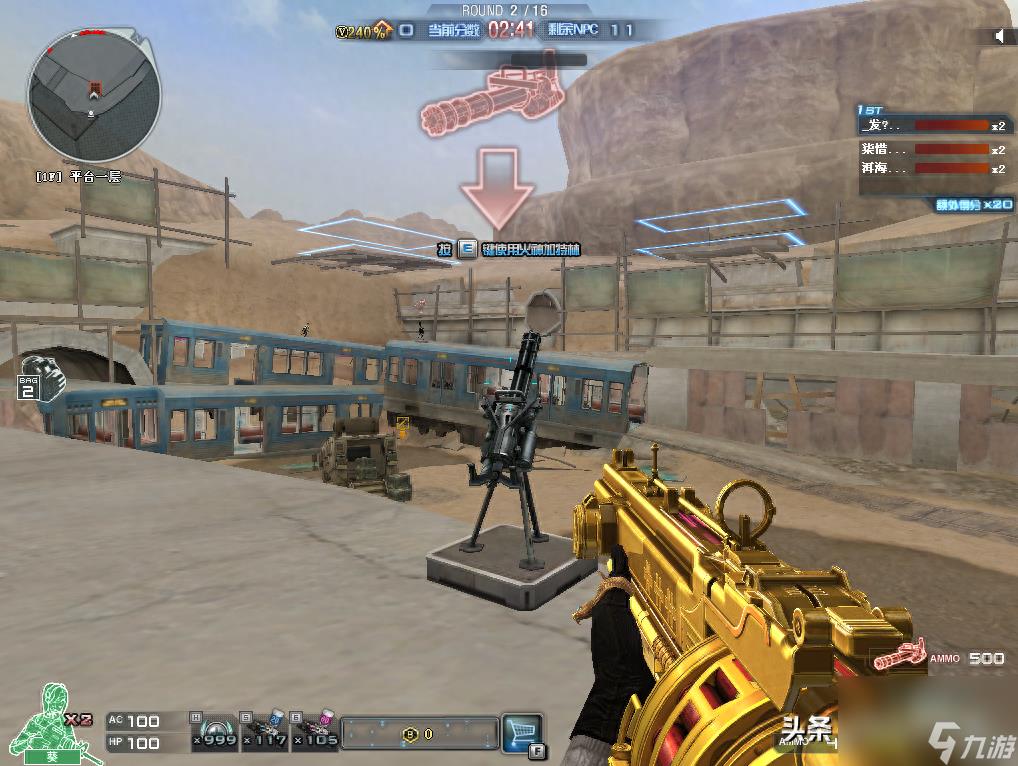Click the circular minimap
The image size is (1018, 766).
click(94, 96)
